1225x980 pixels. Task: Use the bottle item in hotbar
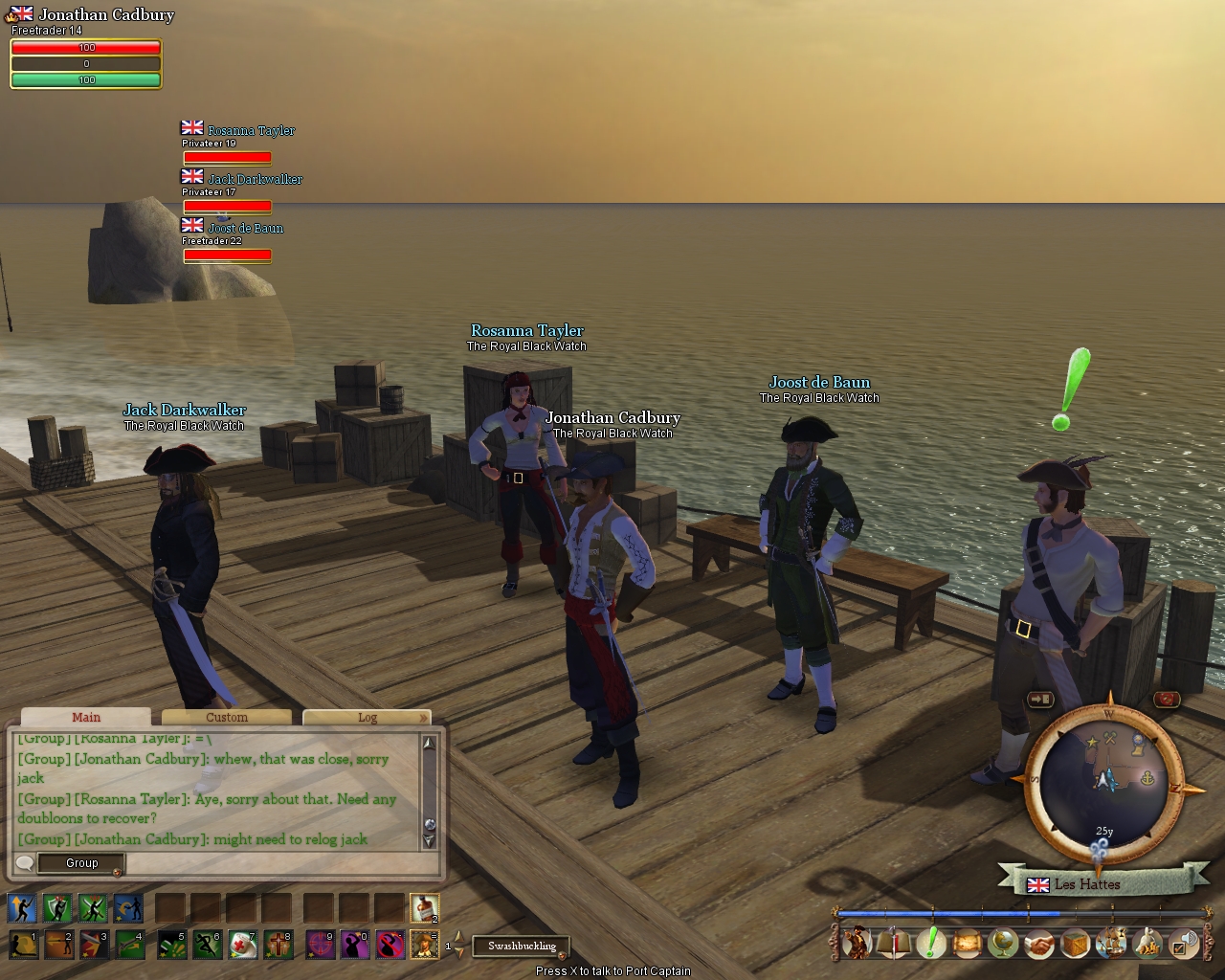pyautogui.click(x=424, y=907)
